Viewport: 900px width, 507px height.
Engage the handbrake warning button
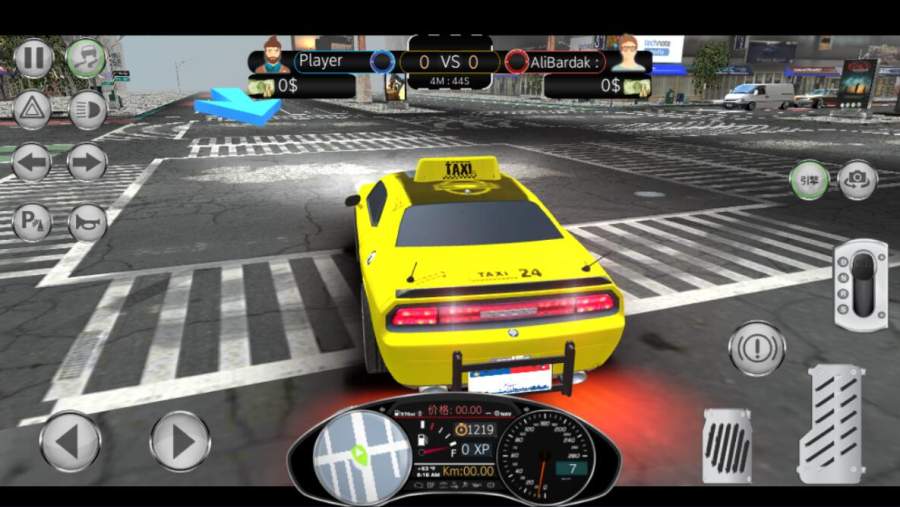click(757, 349)
